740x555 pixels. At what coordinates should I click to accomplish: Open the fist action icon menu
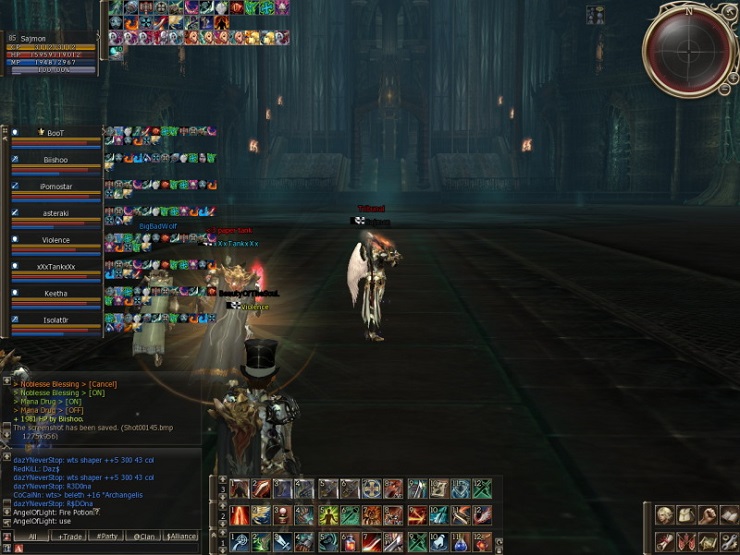click(708, 515)
